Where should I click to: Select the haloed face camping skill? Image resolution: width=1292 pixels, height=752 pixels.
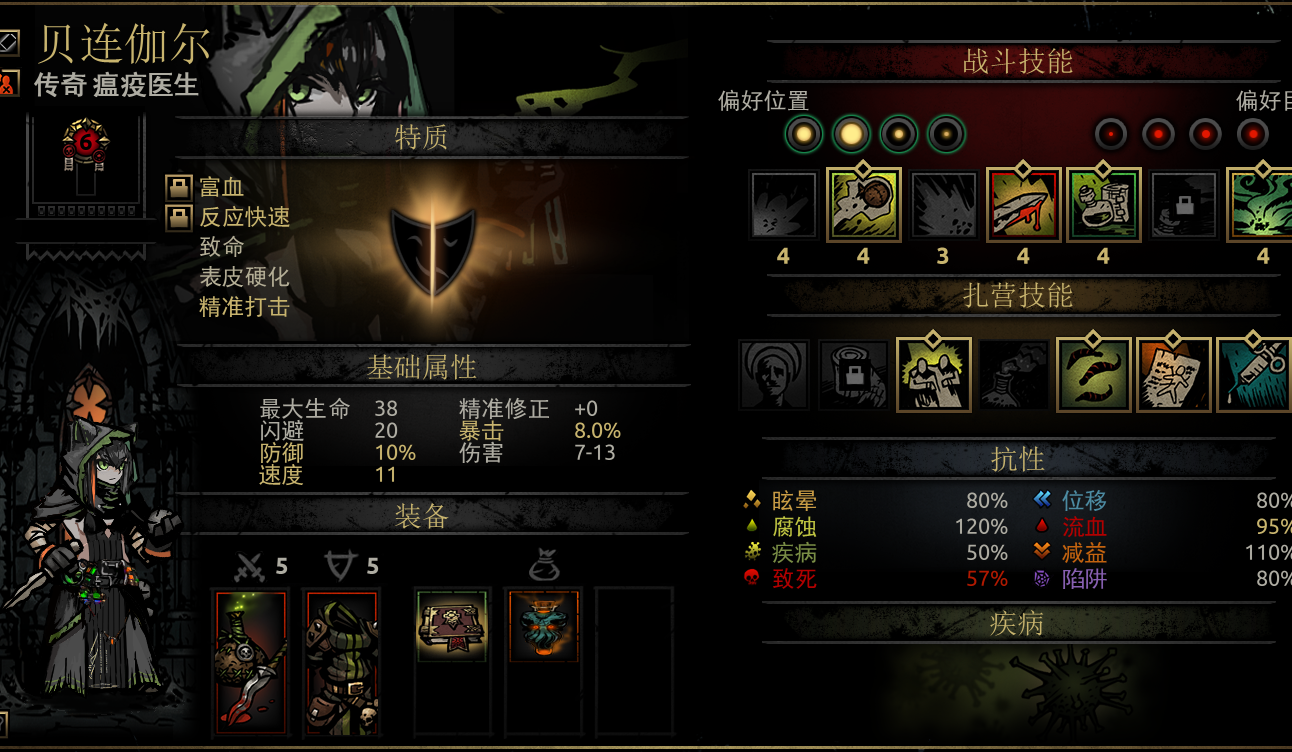(774, 374)
